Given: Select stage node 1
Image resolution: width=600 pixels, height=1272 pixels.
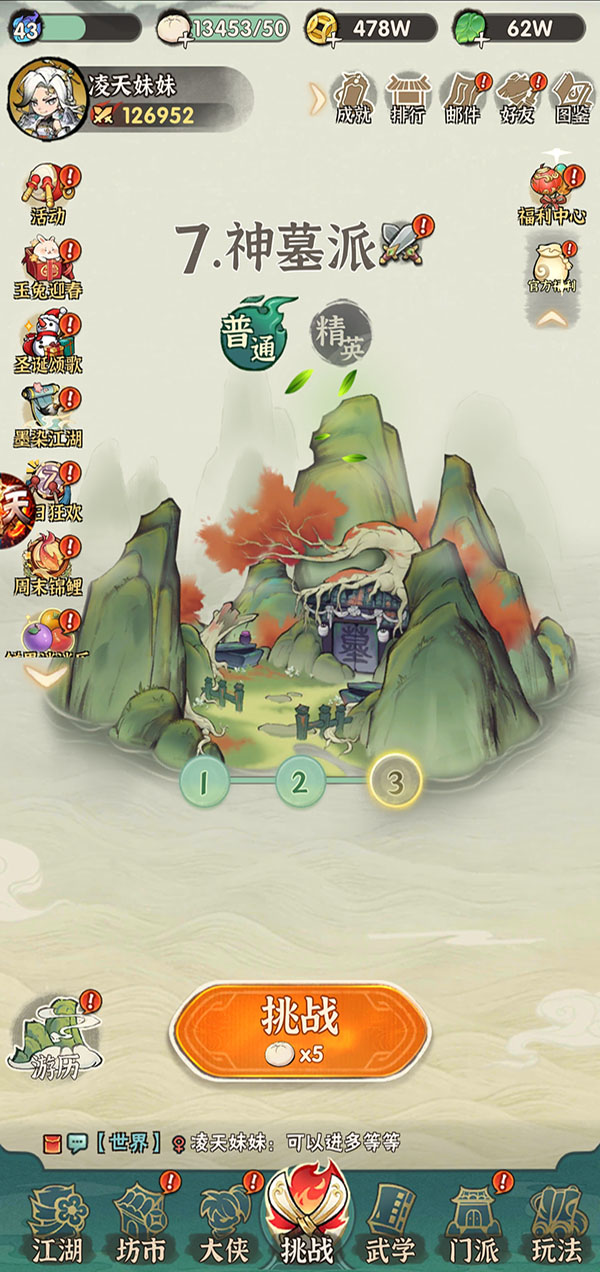Looking at the screenshot, I should [204, 782].
